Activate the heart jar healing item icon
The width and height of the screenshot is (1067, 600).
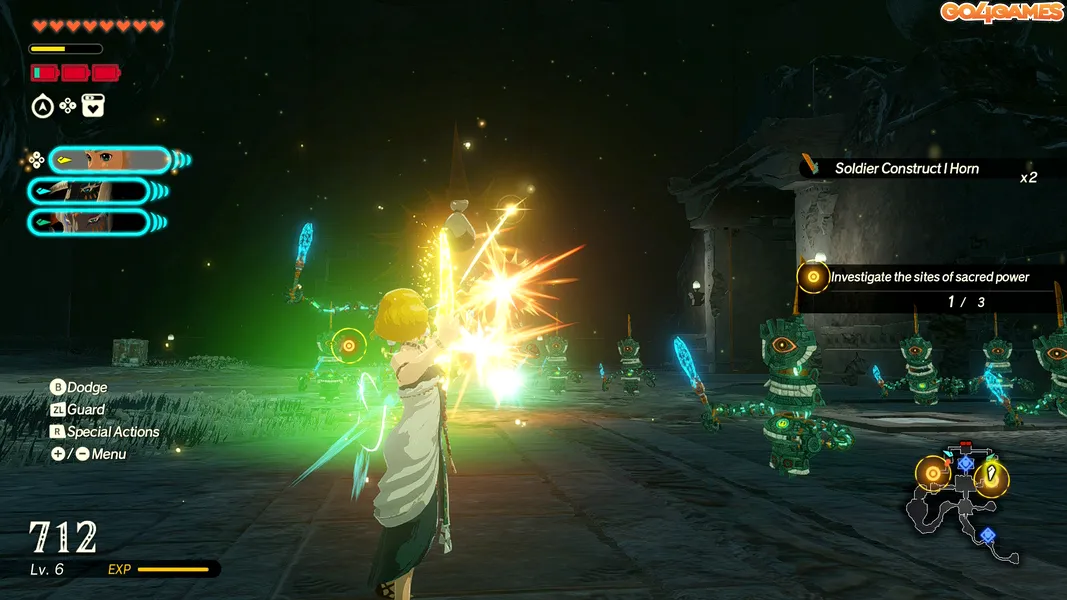(x=93, y=106)
